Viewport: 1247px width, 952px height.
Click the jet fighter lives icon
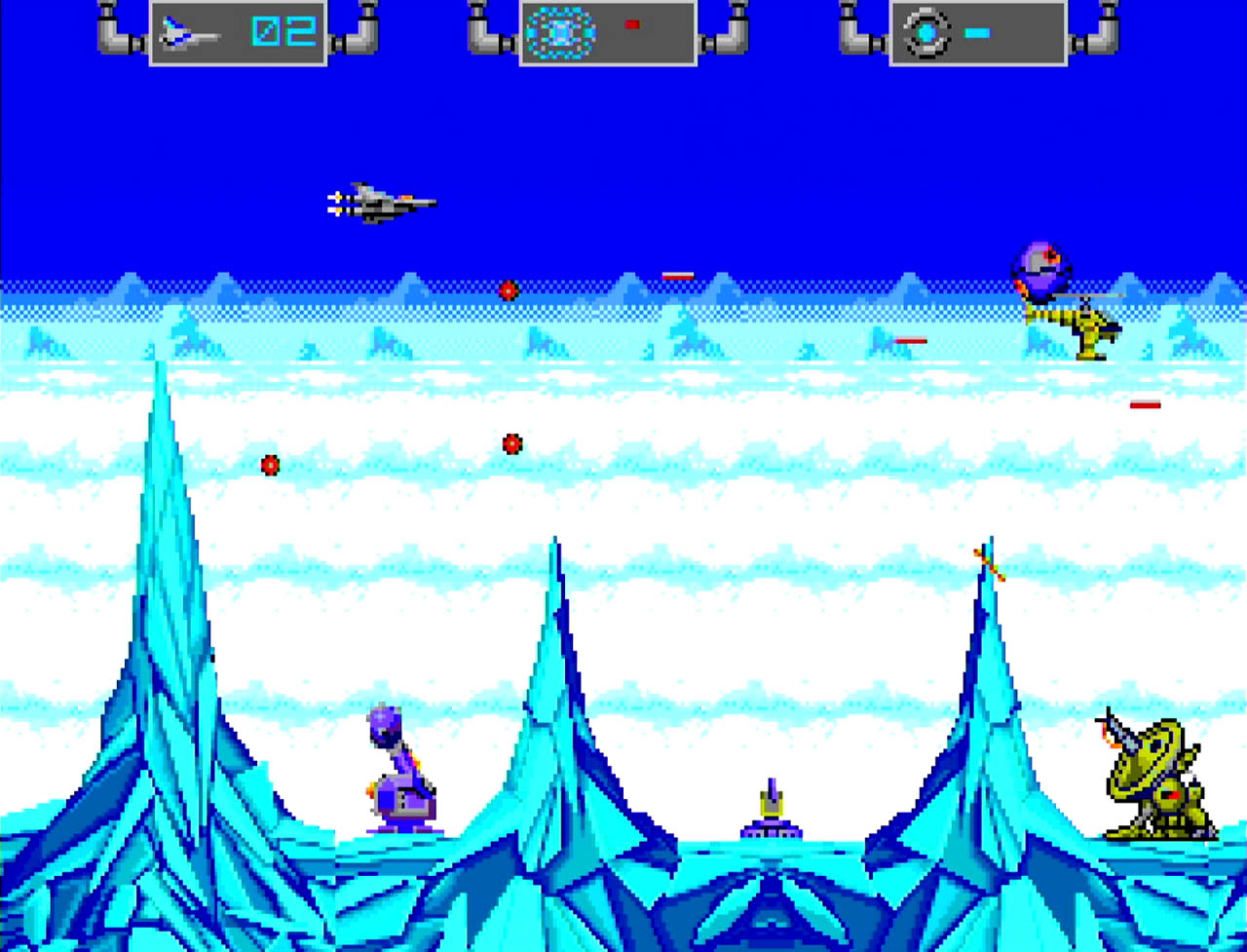point(189,33)
